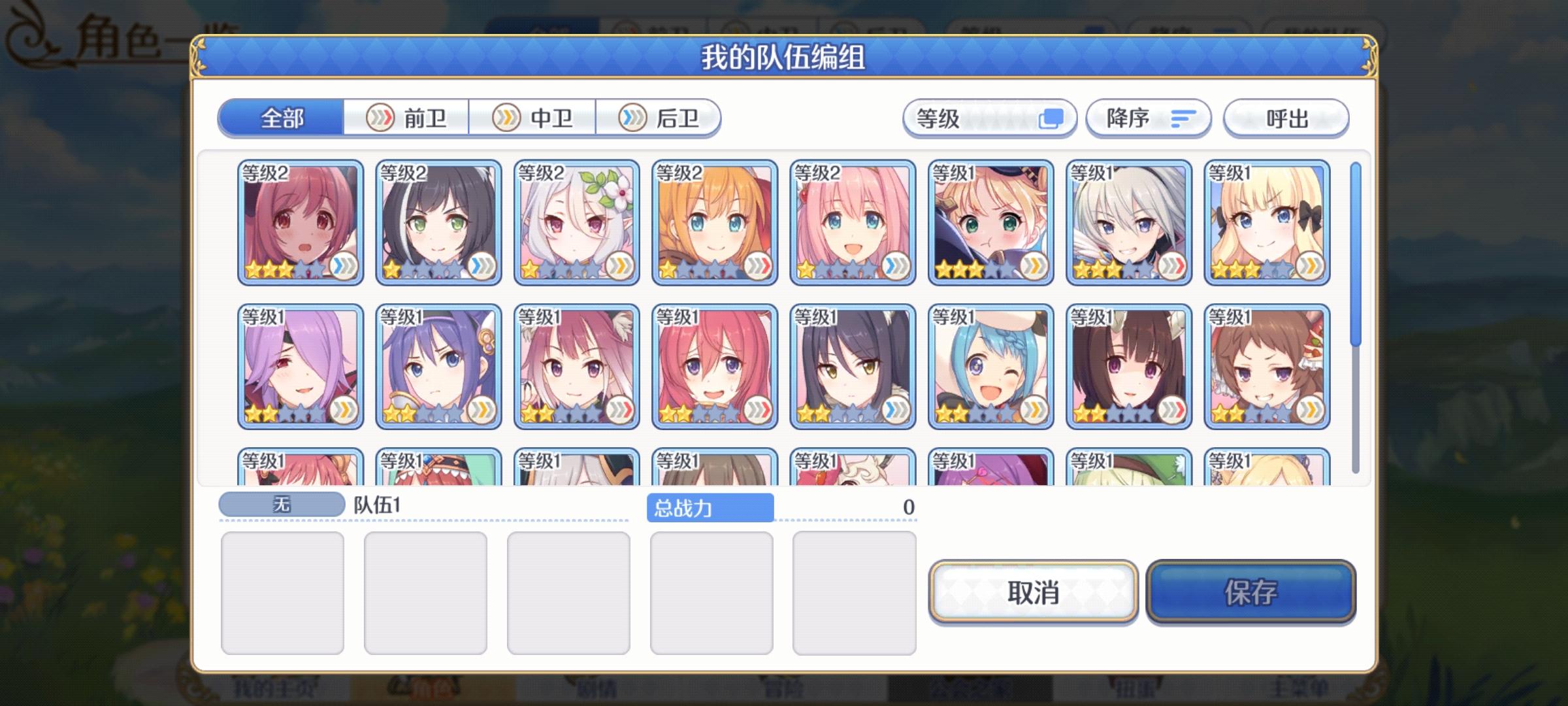Open the 等级 sorting dropdown
The width and height of the screenshot is (1568, 706).
click(988, 118)
